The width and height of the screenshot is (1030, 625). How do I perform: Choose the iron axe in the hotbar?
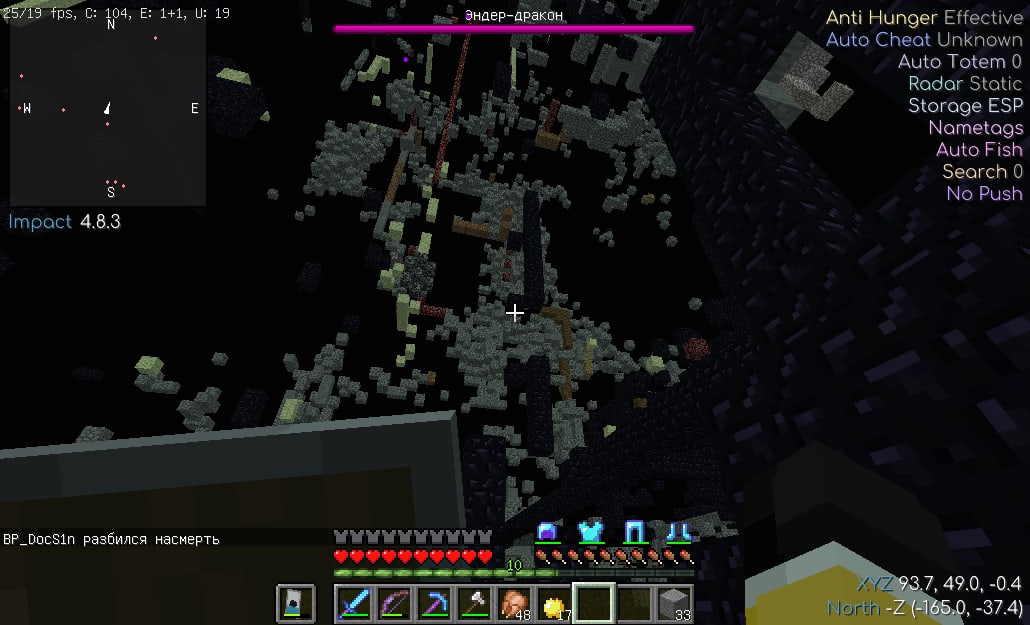[x=474, y=604]
